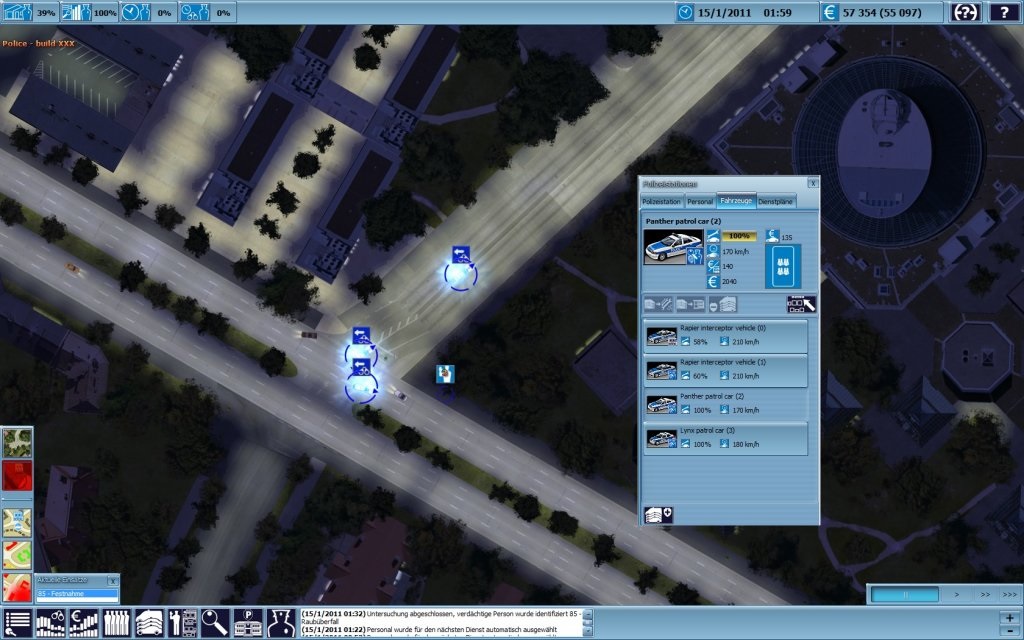1024x640 pixels.
Task: Open the help question mark button
Action: coord(1004,12)
